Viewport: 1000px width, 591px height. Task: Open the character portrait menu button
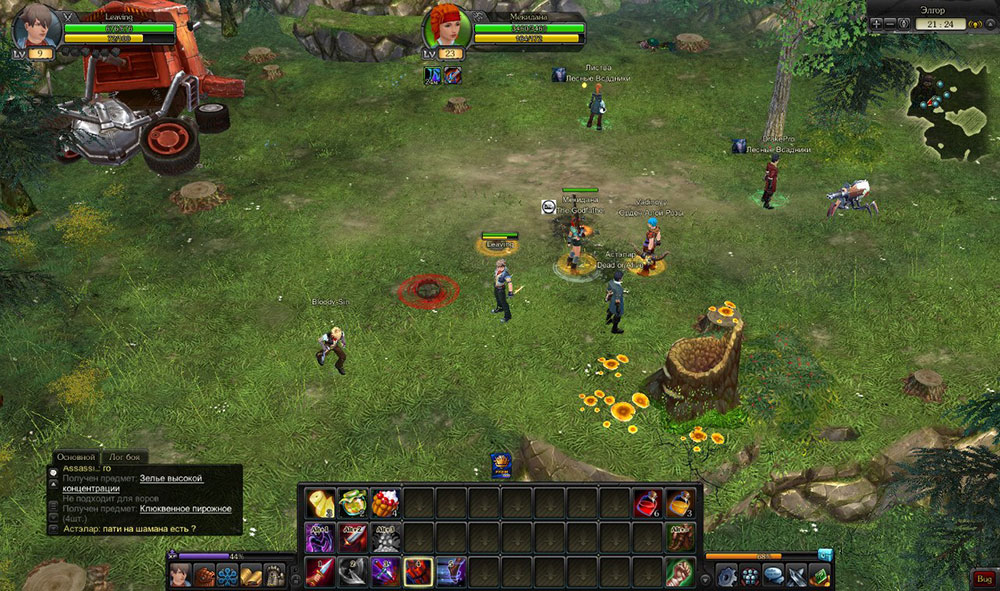point(180,575)
